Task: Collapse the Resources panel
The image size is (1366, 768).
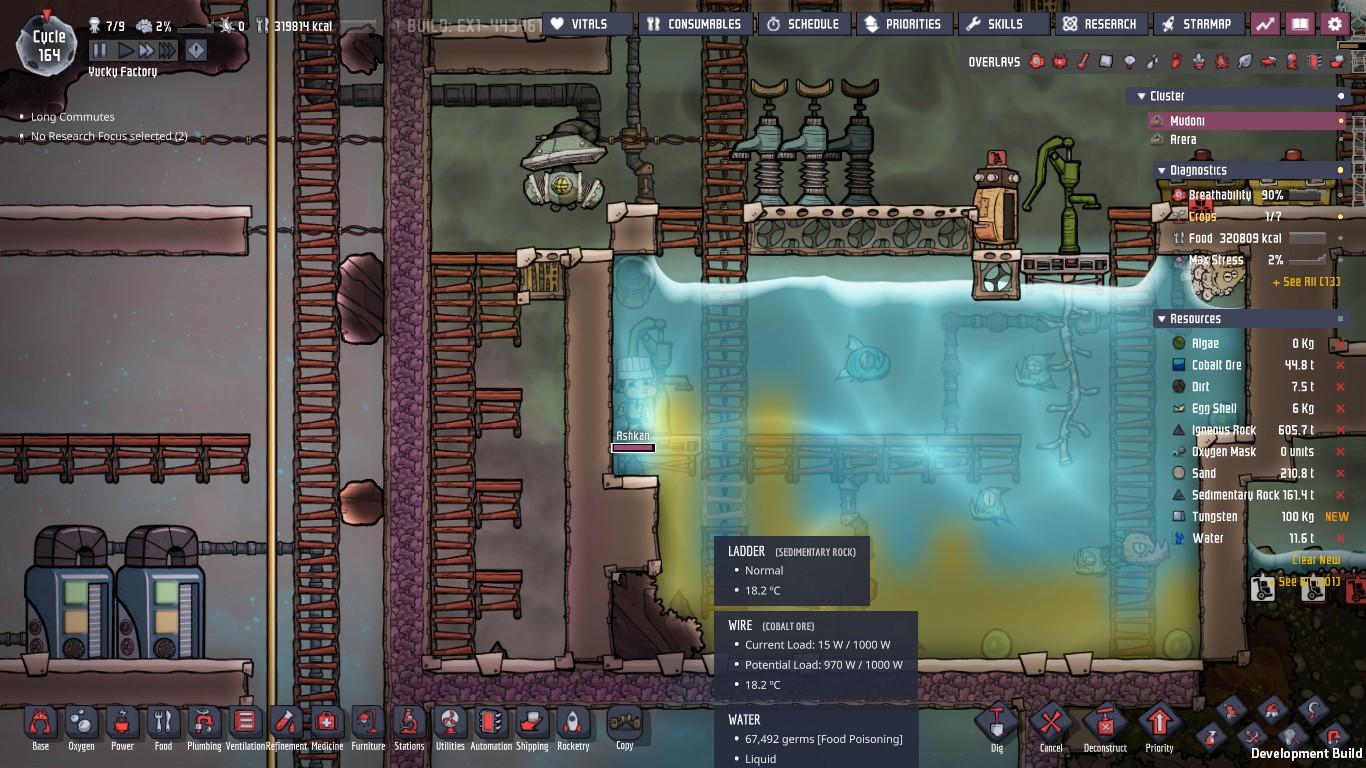Action: tap(1161, 318)
